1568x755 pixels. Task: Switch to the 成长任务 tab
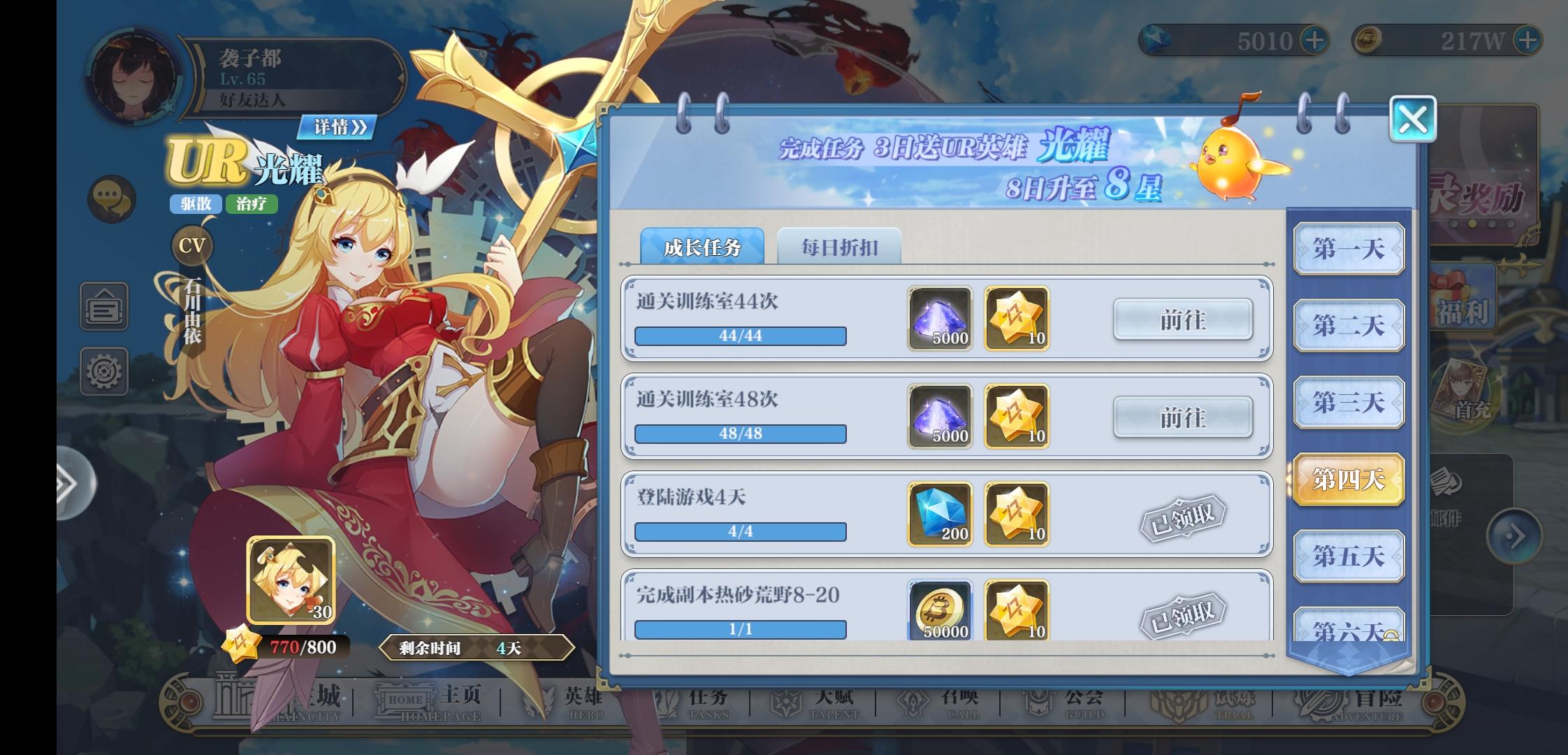pos(702,247)
